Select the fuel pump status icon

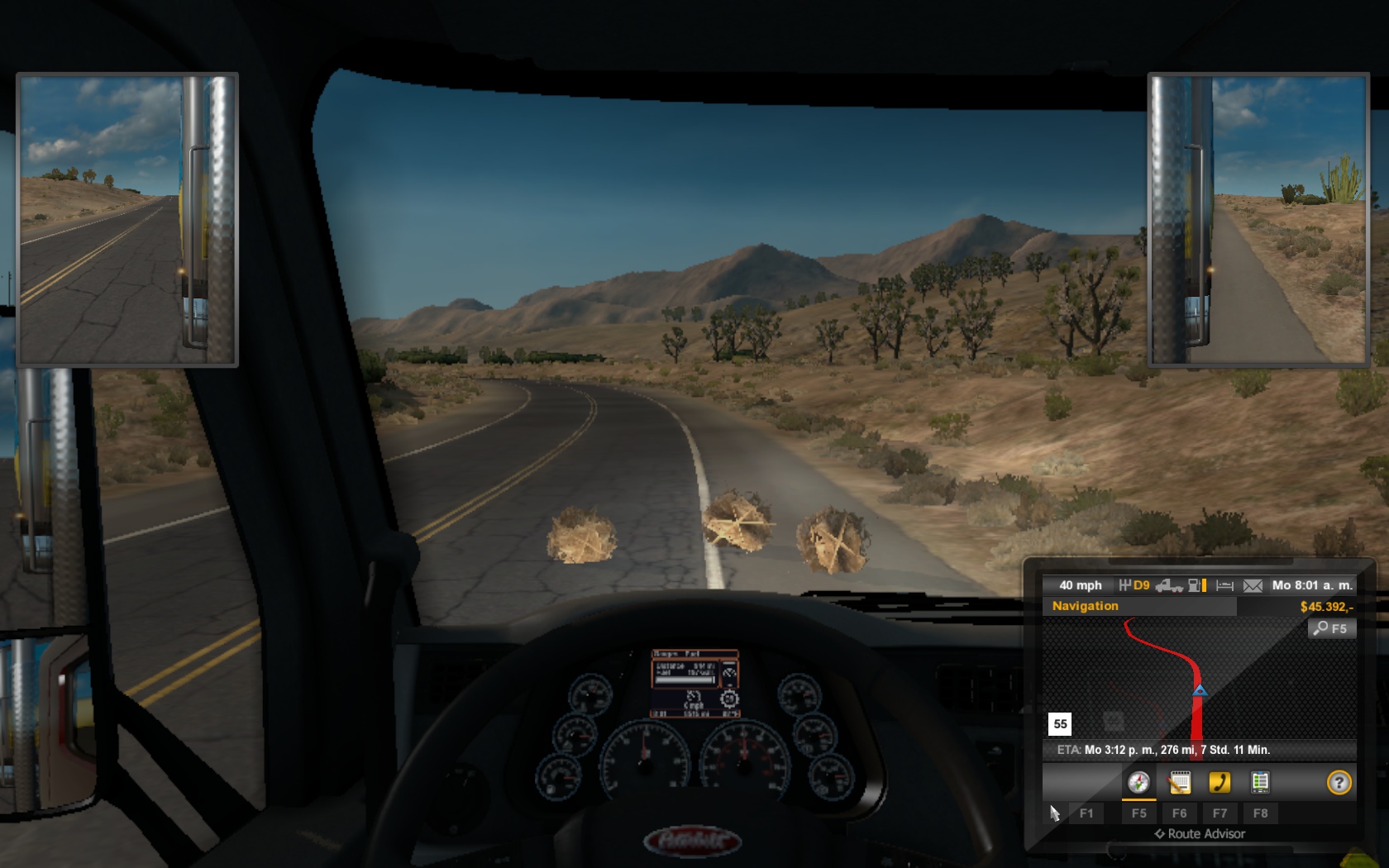(x=1196, y=585)
